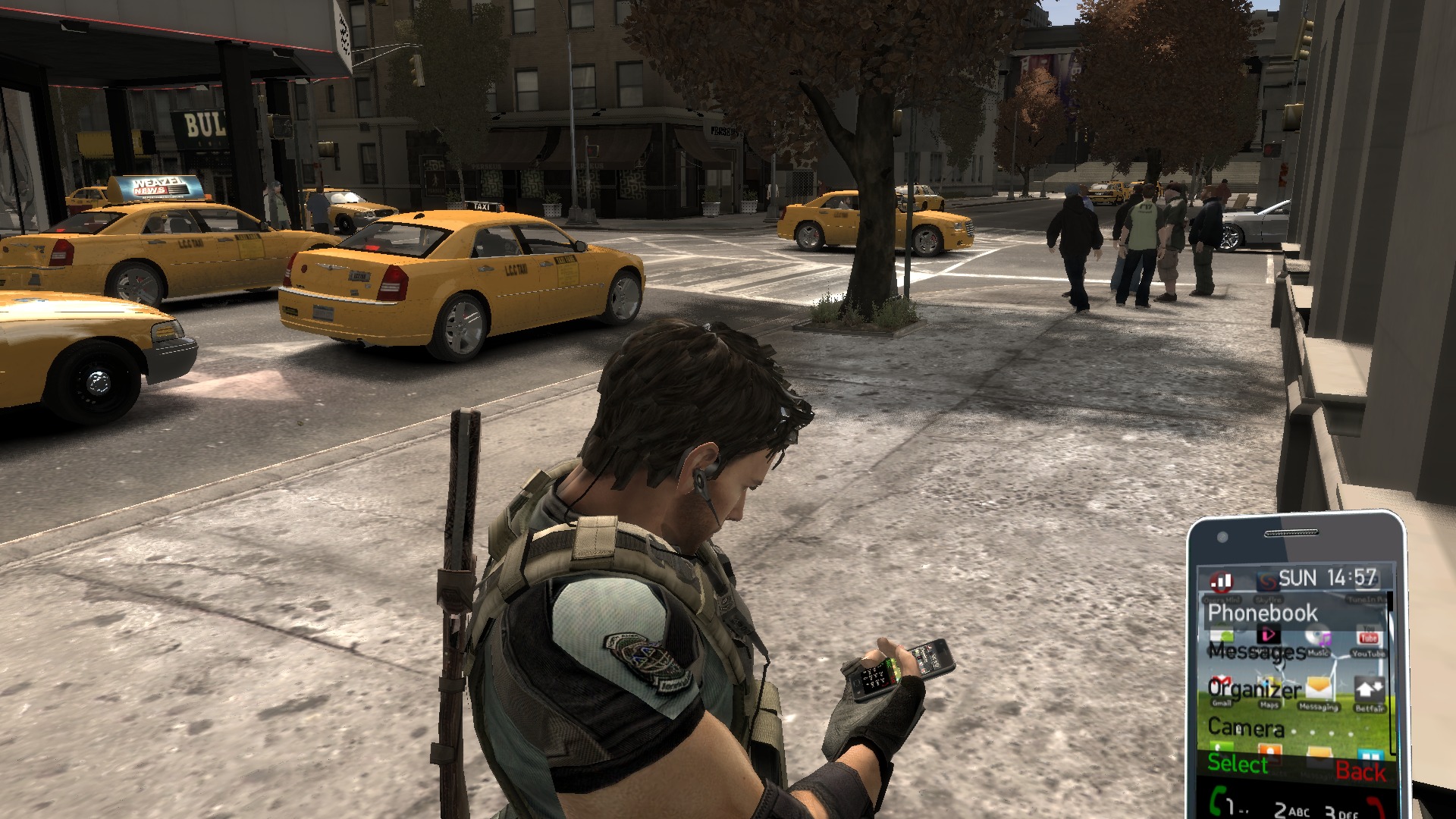Tap the 3 DEF keypad key
This screenshot has height=819, width=1456.
[1340, 812]
